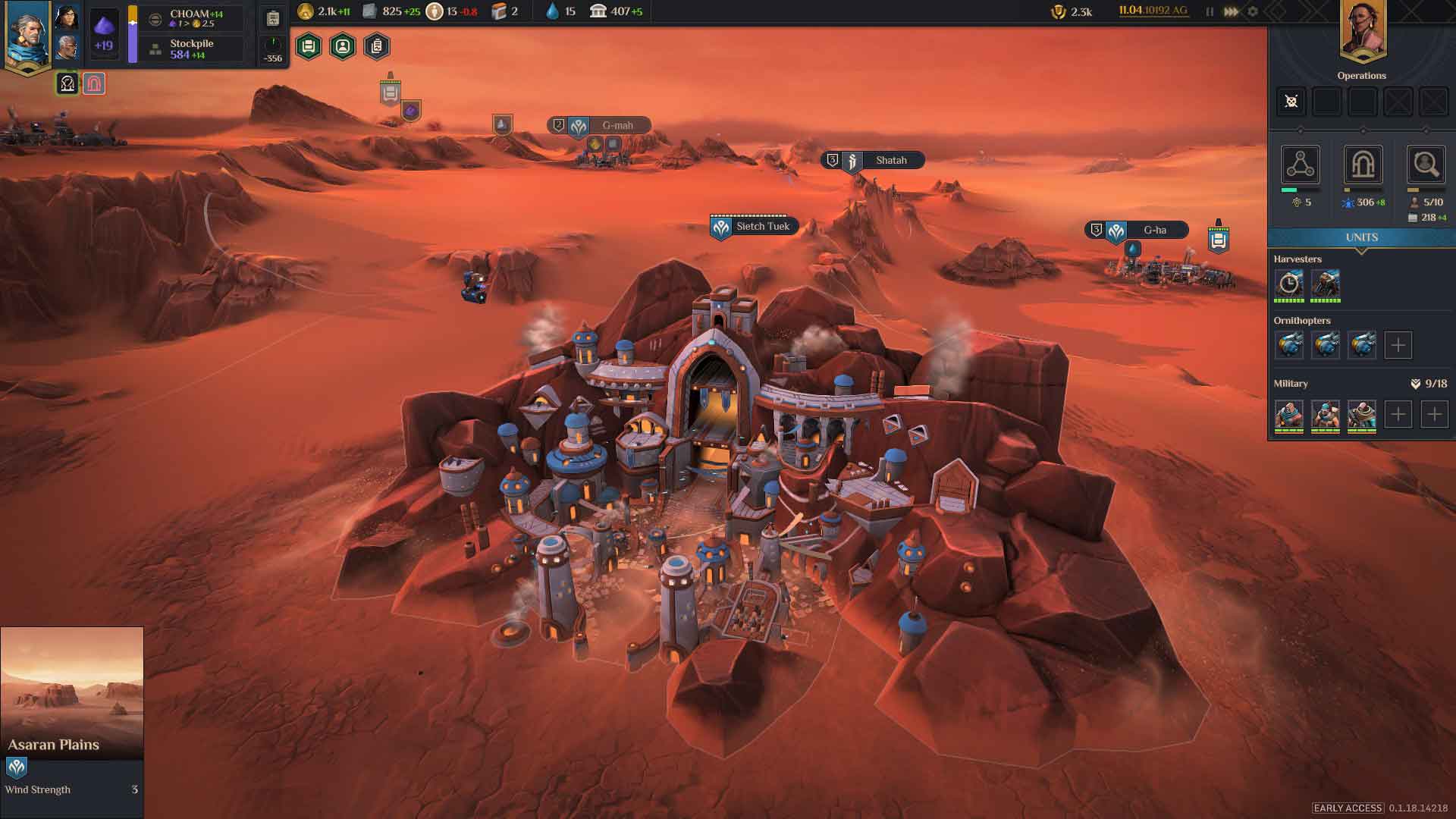Open the green hexagonal person icon
1456x819 pixels.
point(343,47)
